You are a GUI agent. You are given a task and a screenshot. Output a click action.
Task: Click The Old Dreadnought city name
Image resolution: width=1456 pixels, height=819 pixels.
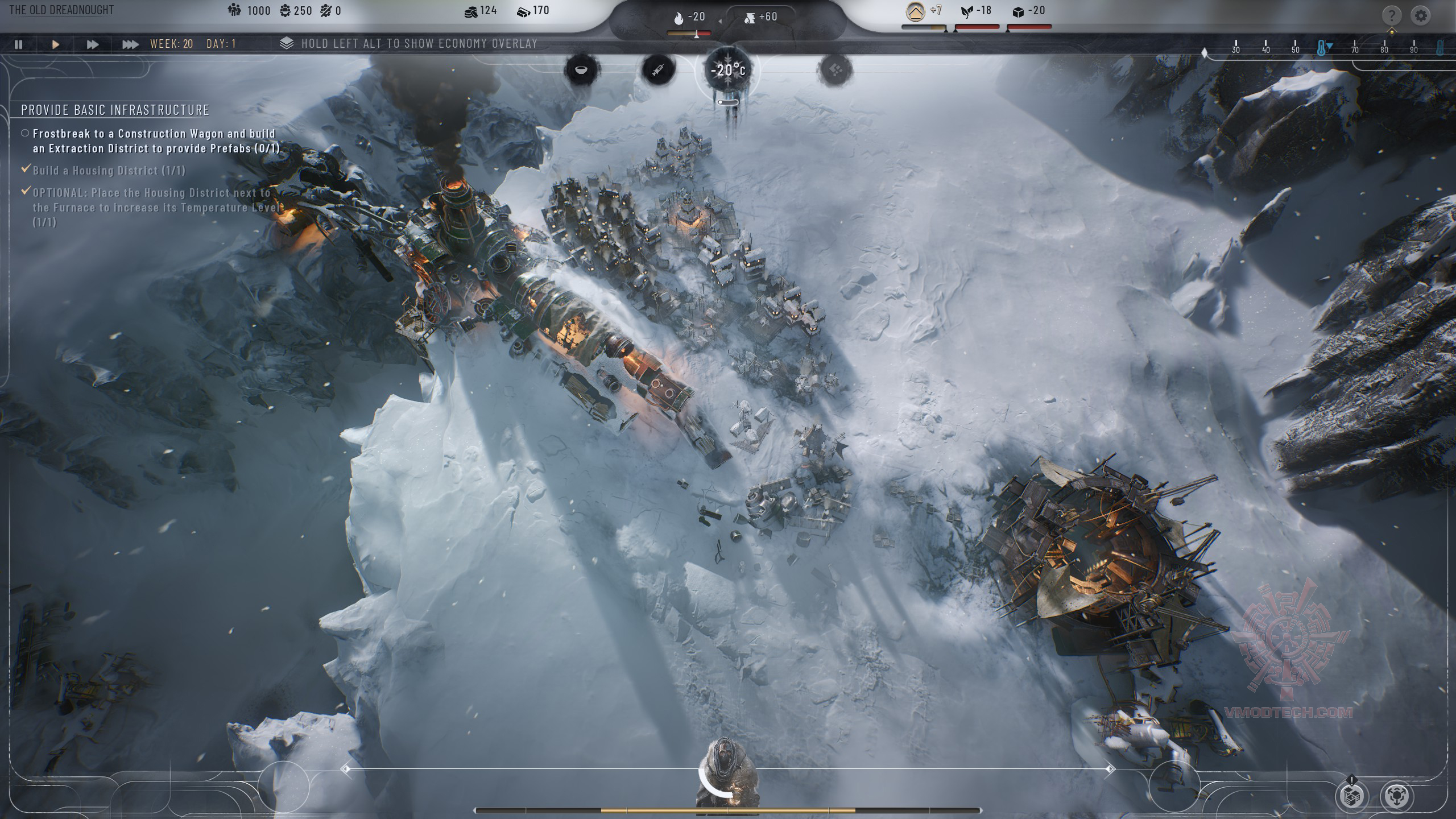click(61, 10)
